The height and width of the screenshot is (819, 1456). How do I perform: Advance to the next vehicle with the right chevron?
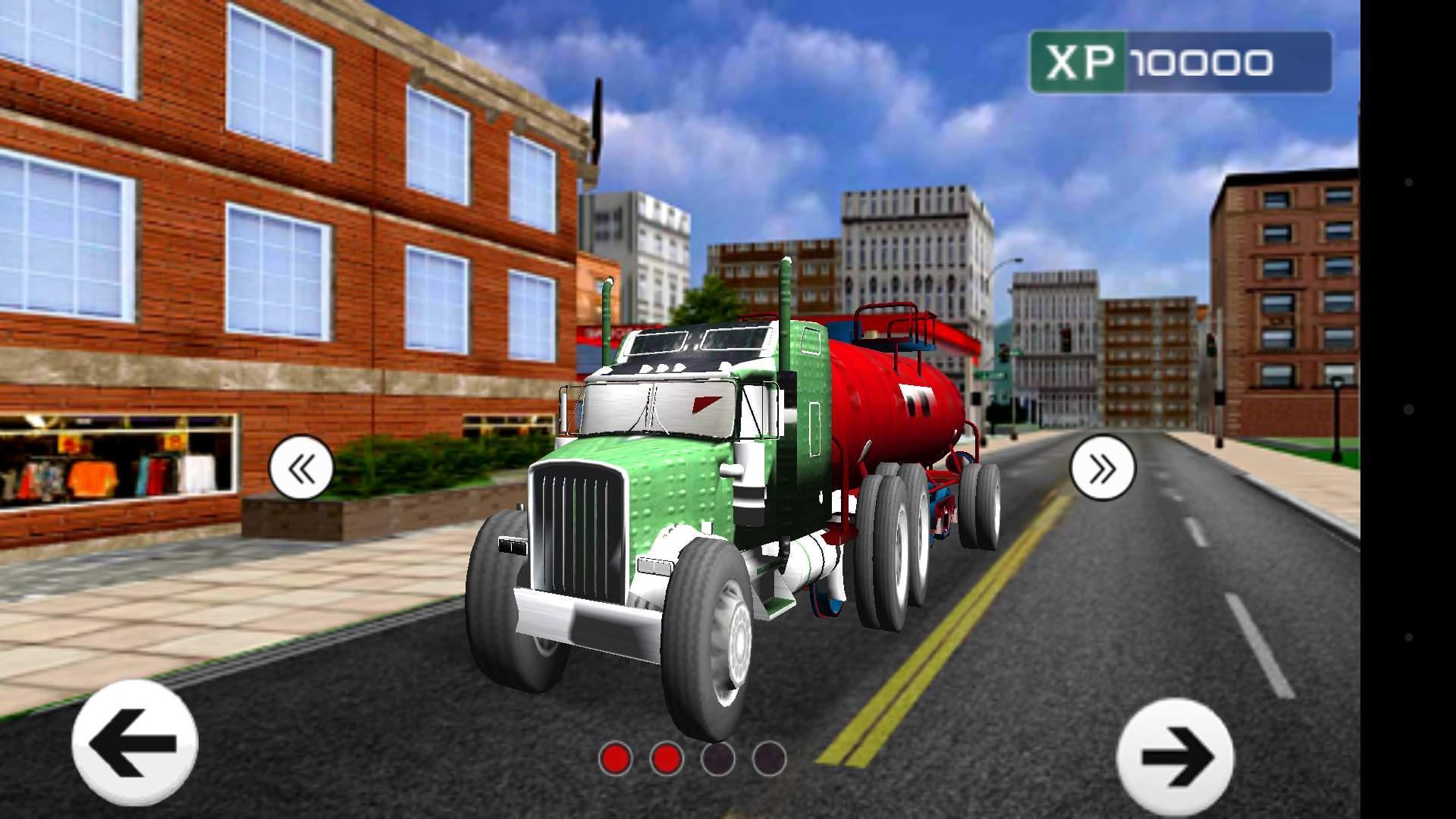1103,468
